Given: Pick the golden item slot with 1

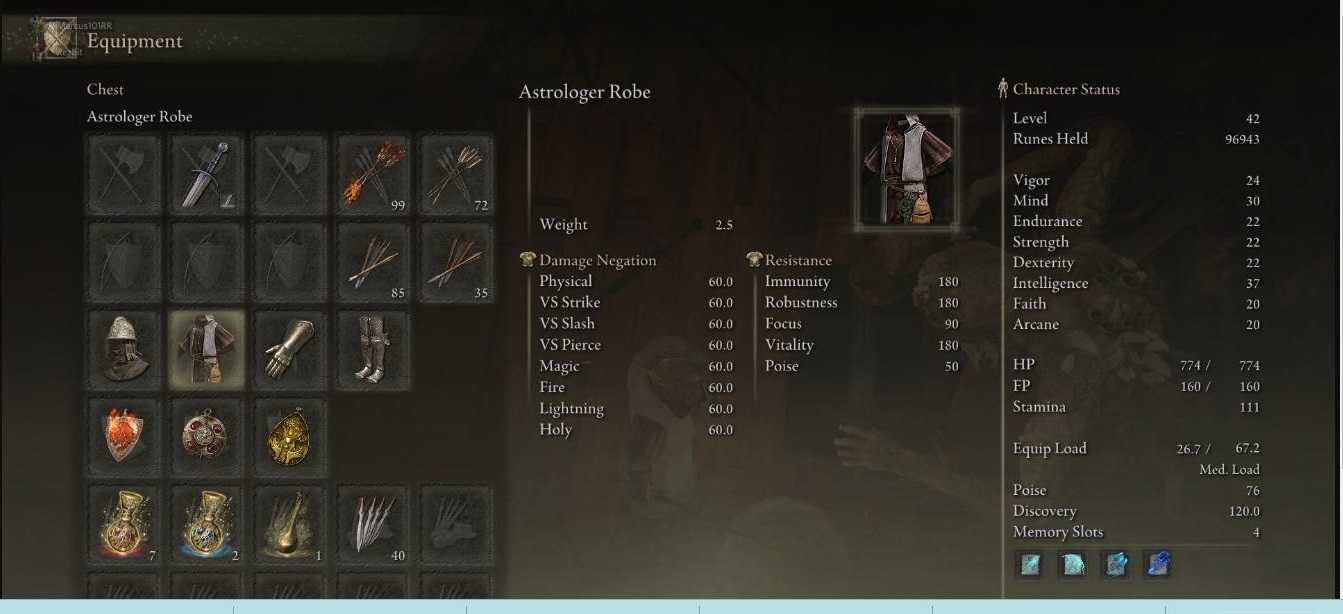Looking at the screenshot, I should 290,523.
